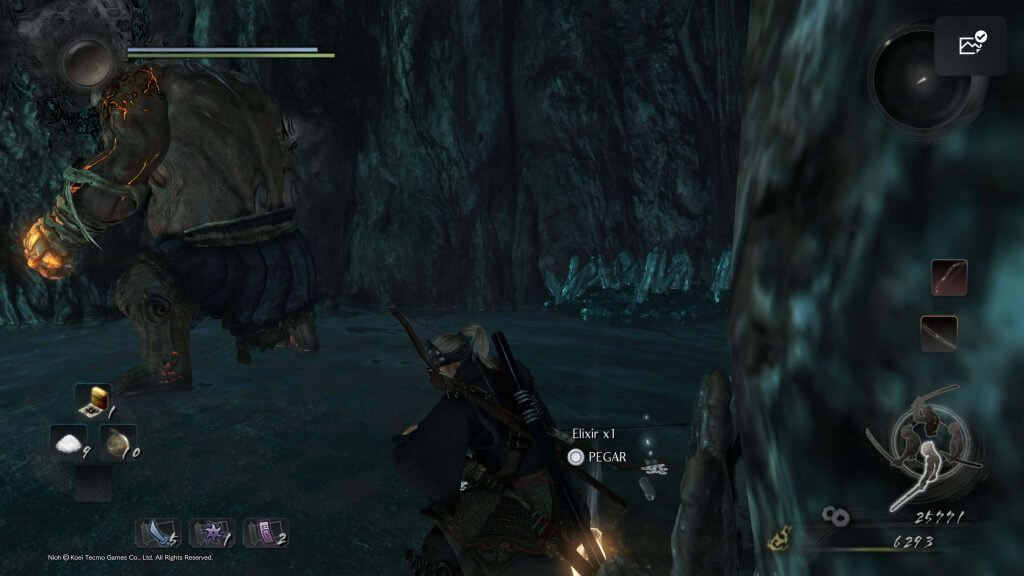Select the bow ranged weapon slot
The width and height of the screenshot is (1024, 576).
948,275
